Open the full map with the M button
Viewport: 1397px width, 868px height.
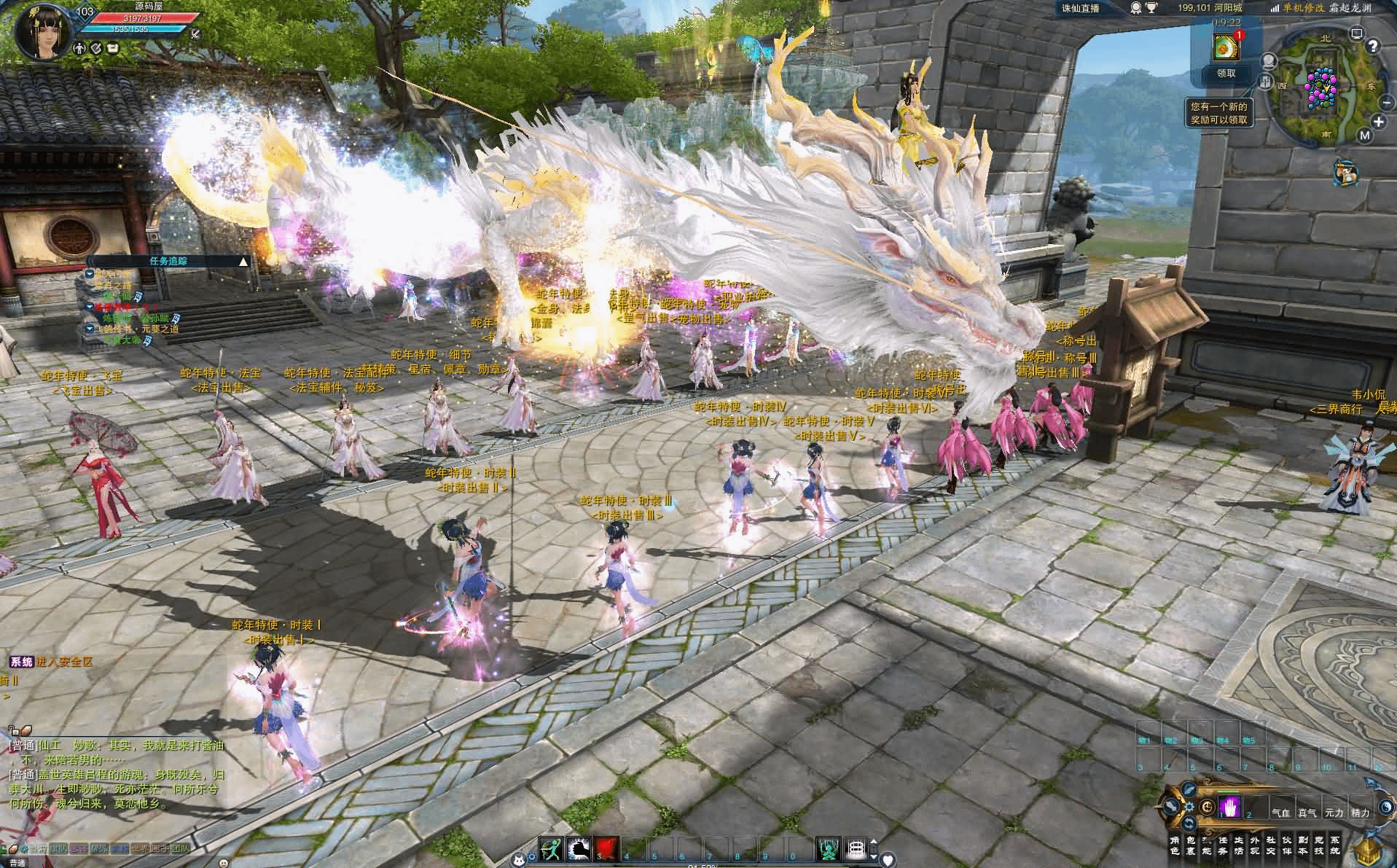1365,135
